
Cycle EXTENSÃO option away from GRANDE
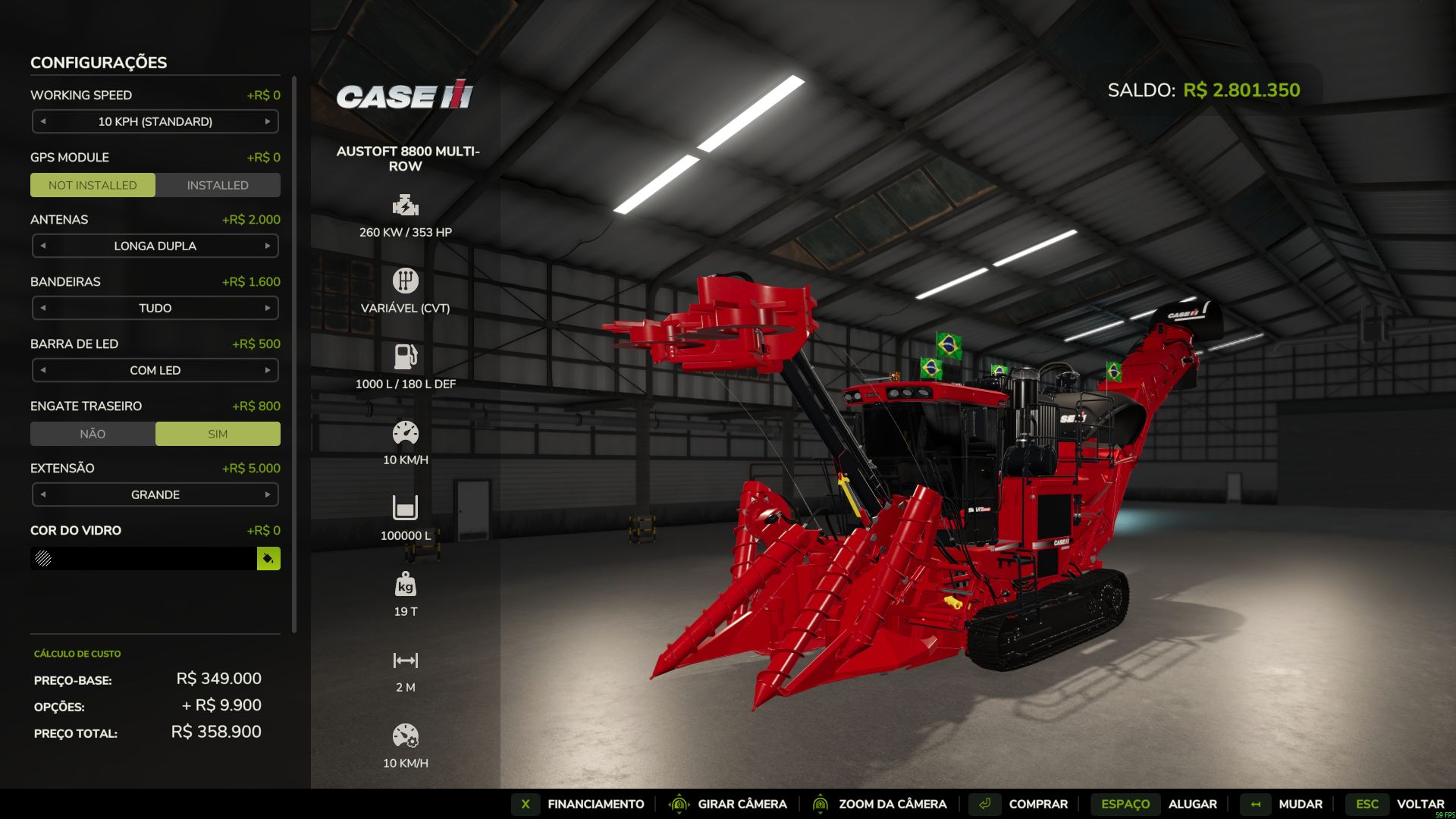click(x=267, y=494)
